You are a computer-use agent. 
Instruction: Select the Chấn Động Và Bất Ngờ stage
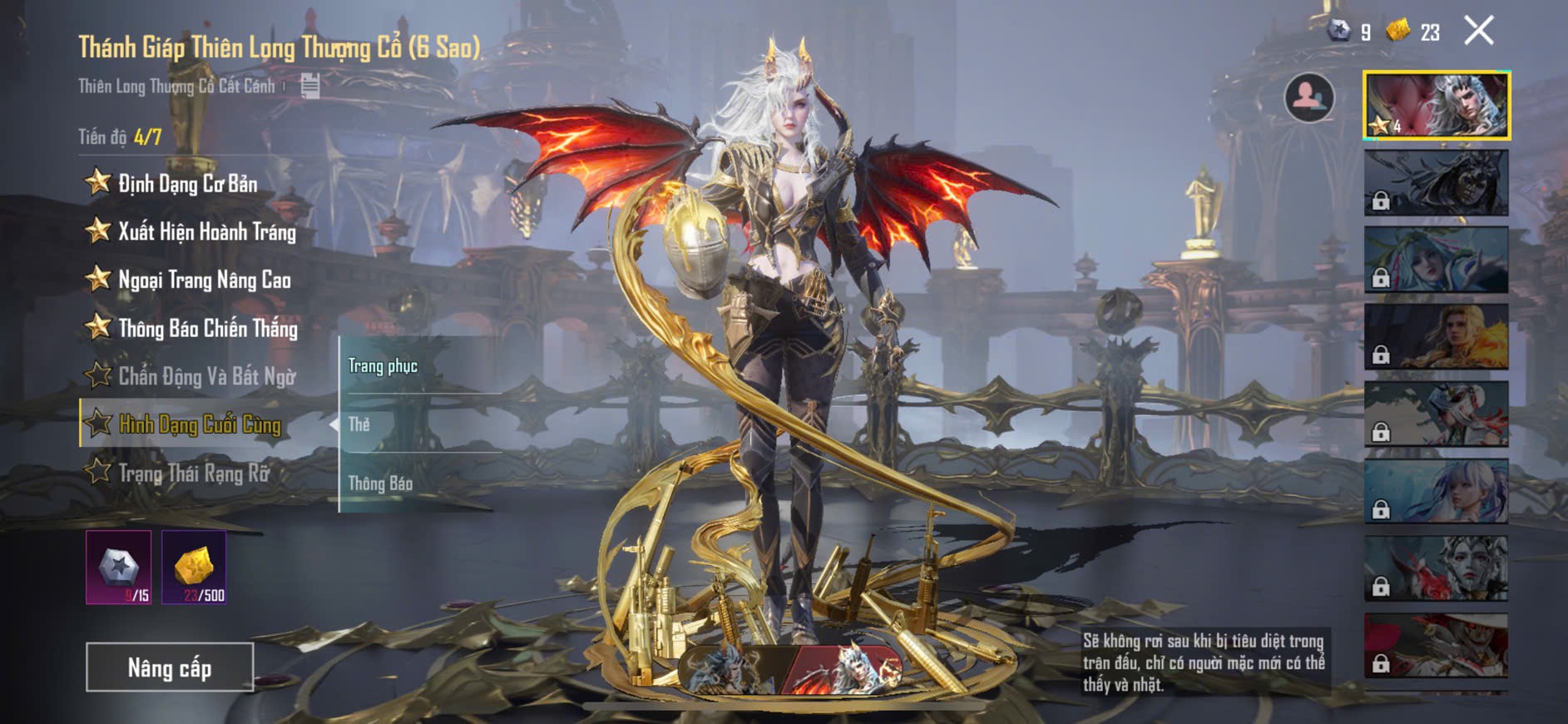point(206,376)
